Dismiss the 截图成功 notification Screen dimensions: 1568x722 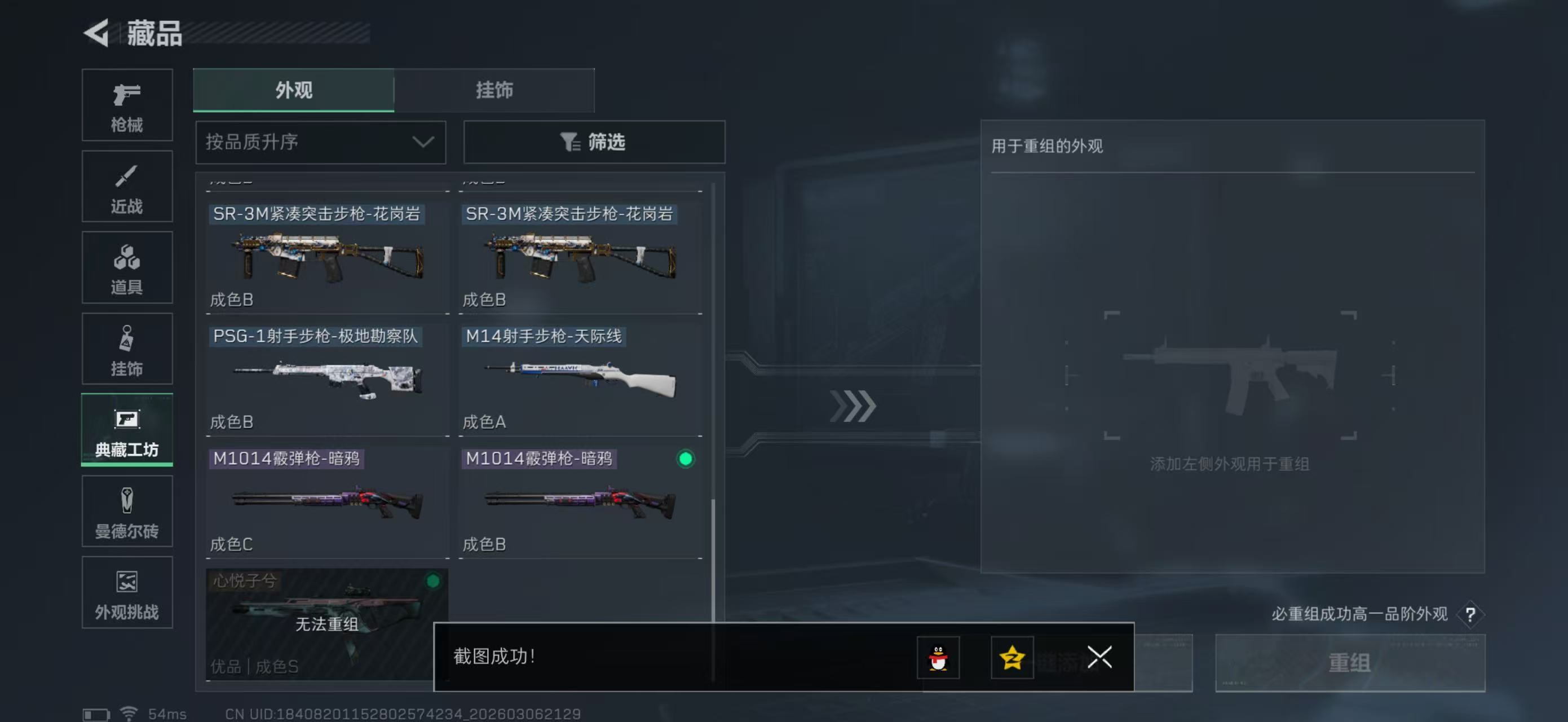click(x=1098, y=658)
